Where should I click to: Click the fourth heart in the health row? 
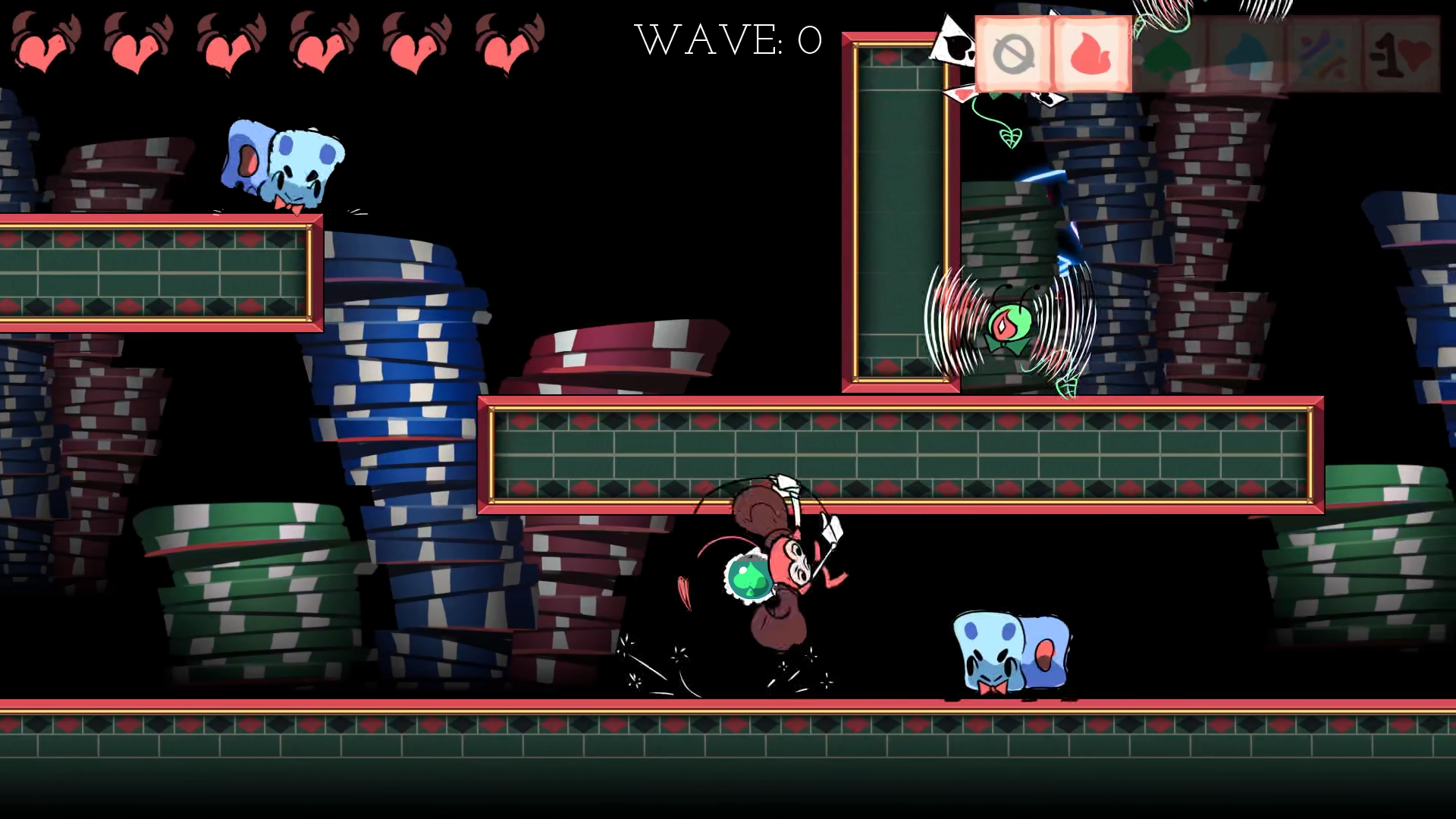pyautogui.click(x=318, y=45)
